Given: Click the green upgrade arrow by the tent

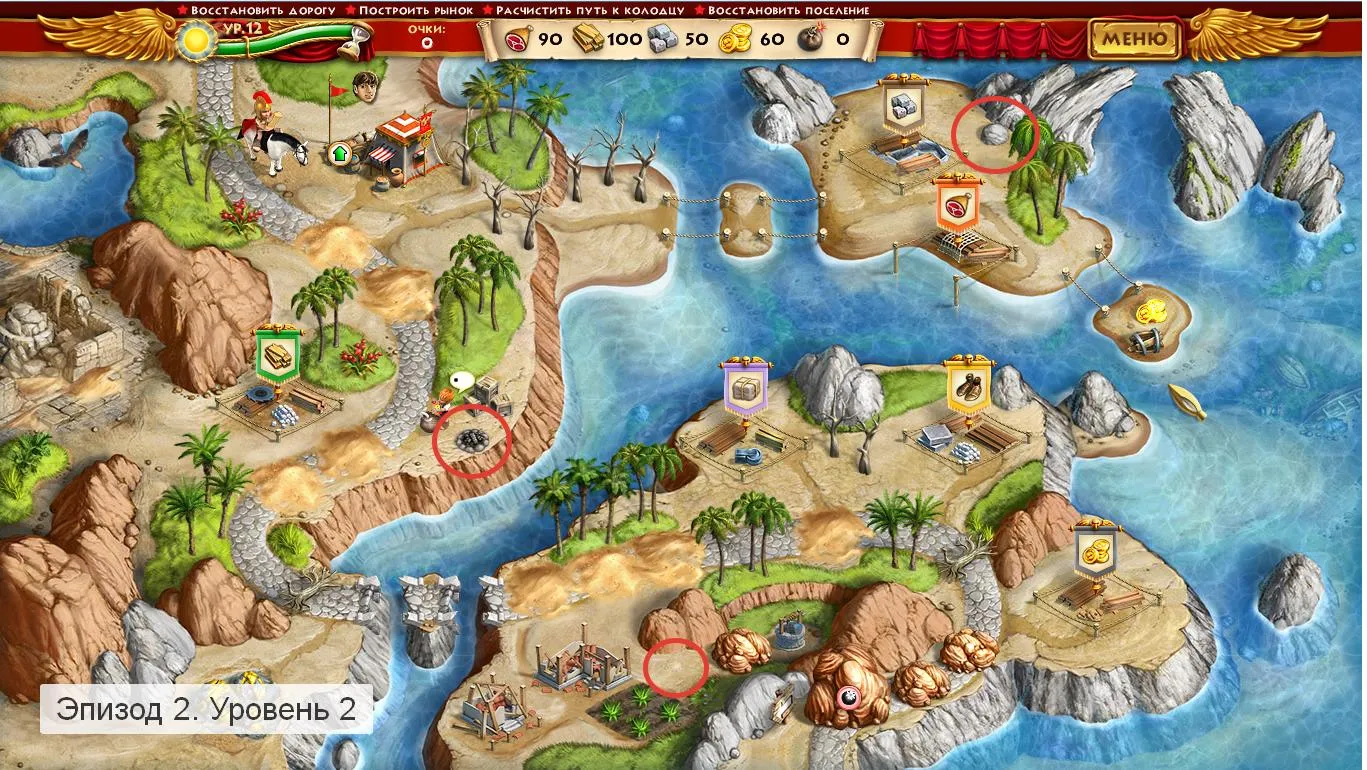Looking at the screenshot, I should 339,153.
